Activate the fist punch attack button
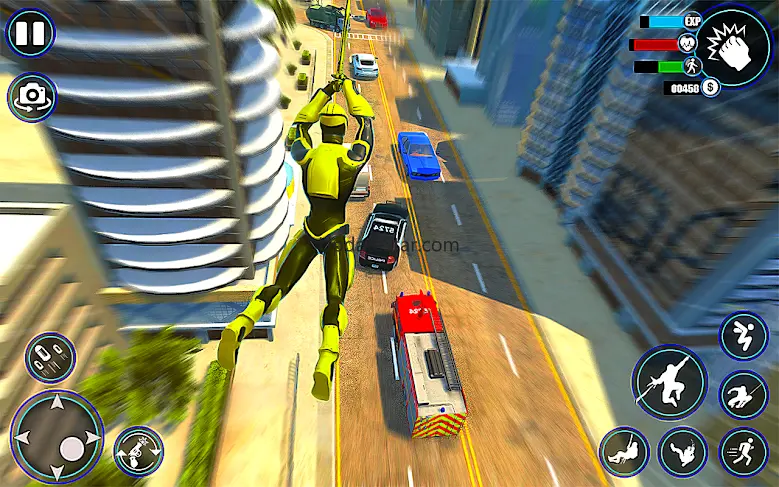This screenshot has height=487, width=779. coord(734,46)
